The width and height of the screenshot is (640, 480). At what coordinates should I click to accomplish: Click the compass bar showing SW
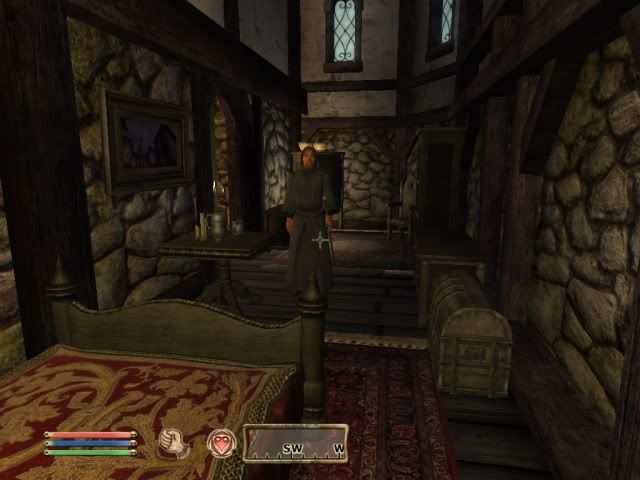(x=295, y=443)
